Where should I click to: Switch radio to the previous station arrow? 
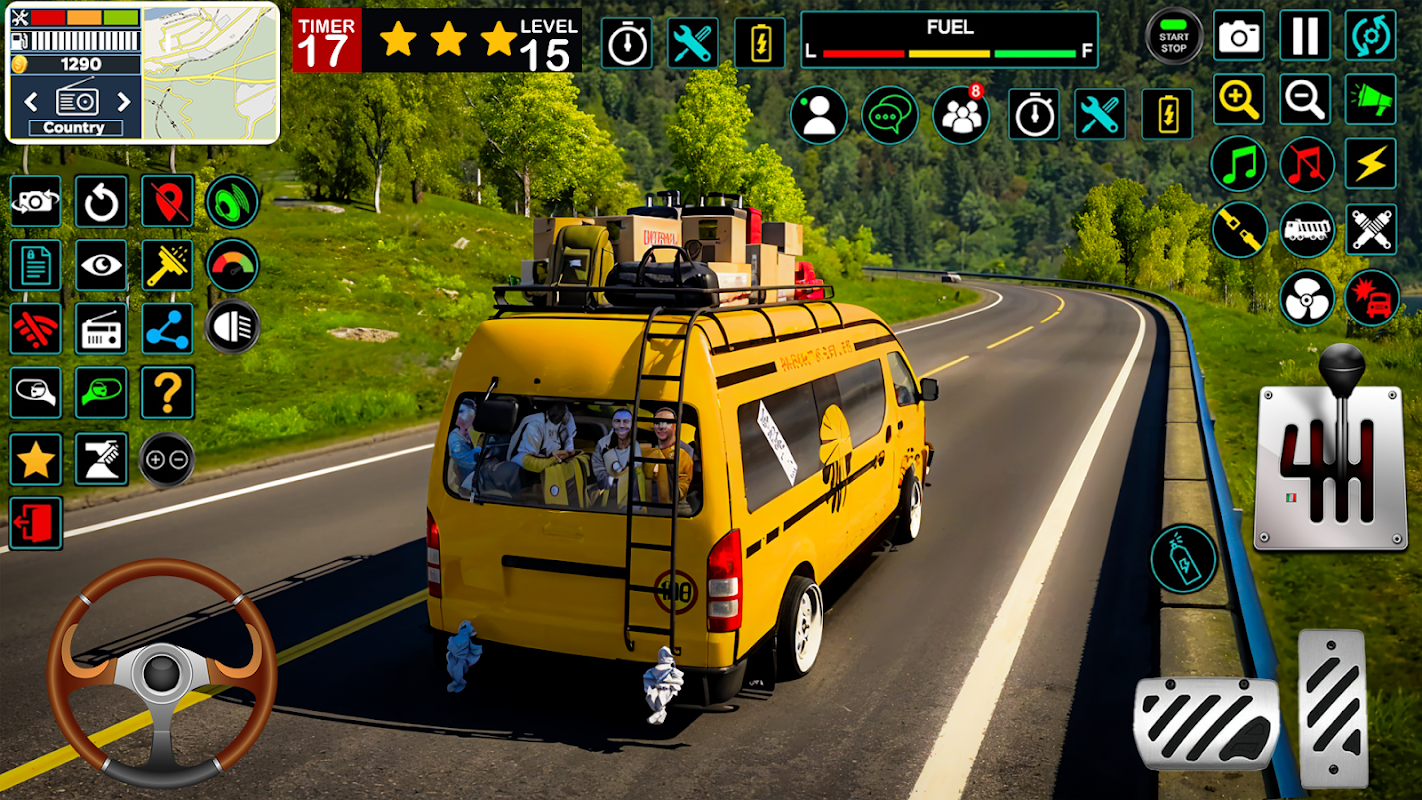click(x=31, y=101)
